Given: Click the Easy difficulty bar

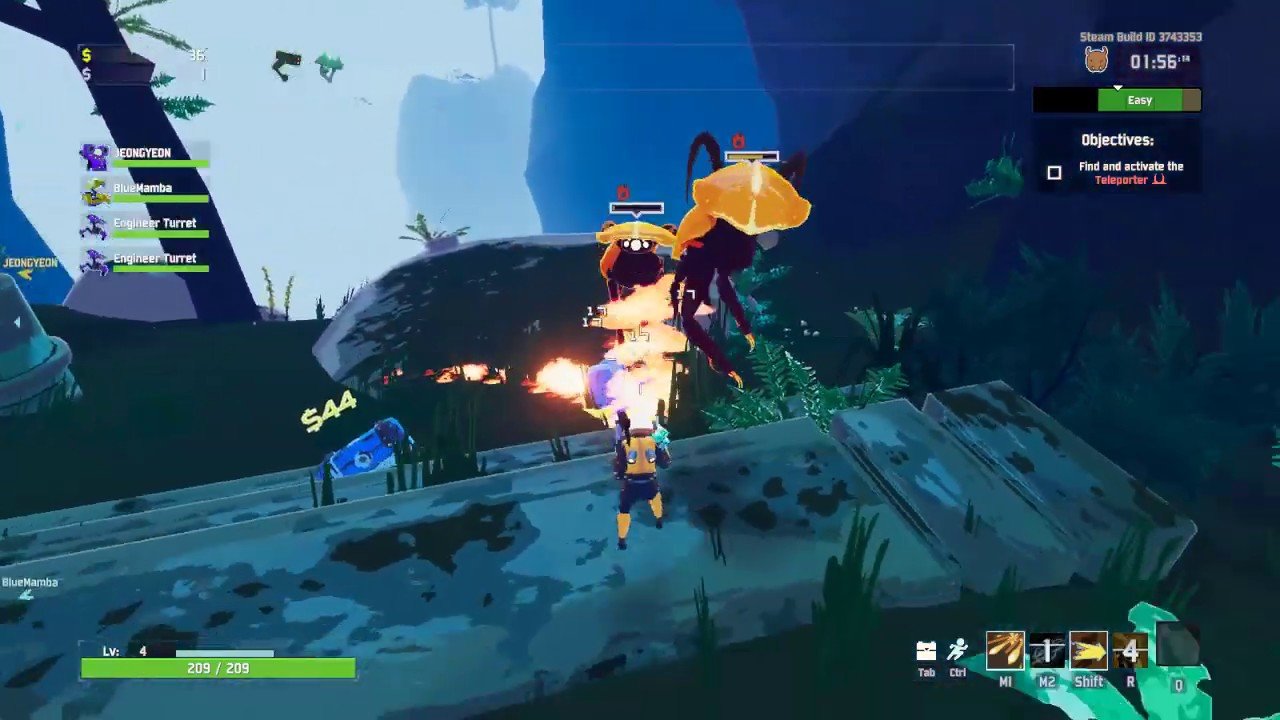Looking at the screenshot, I should pyautogui.click(x=1140, y=100).
